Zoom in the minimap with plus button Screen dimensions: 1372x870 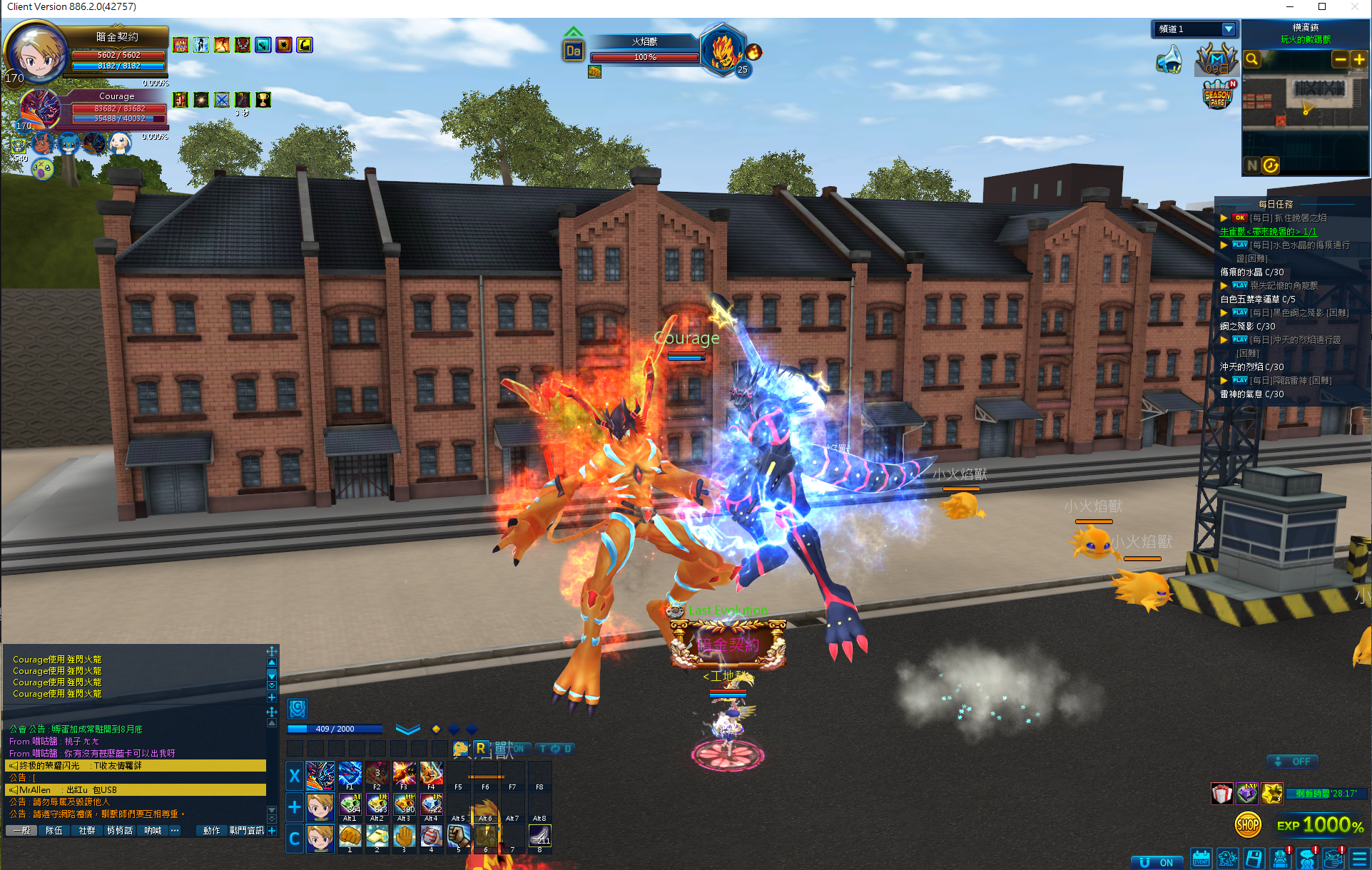(1358, 60)
